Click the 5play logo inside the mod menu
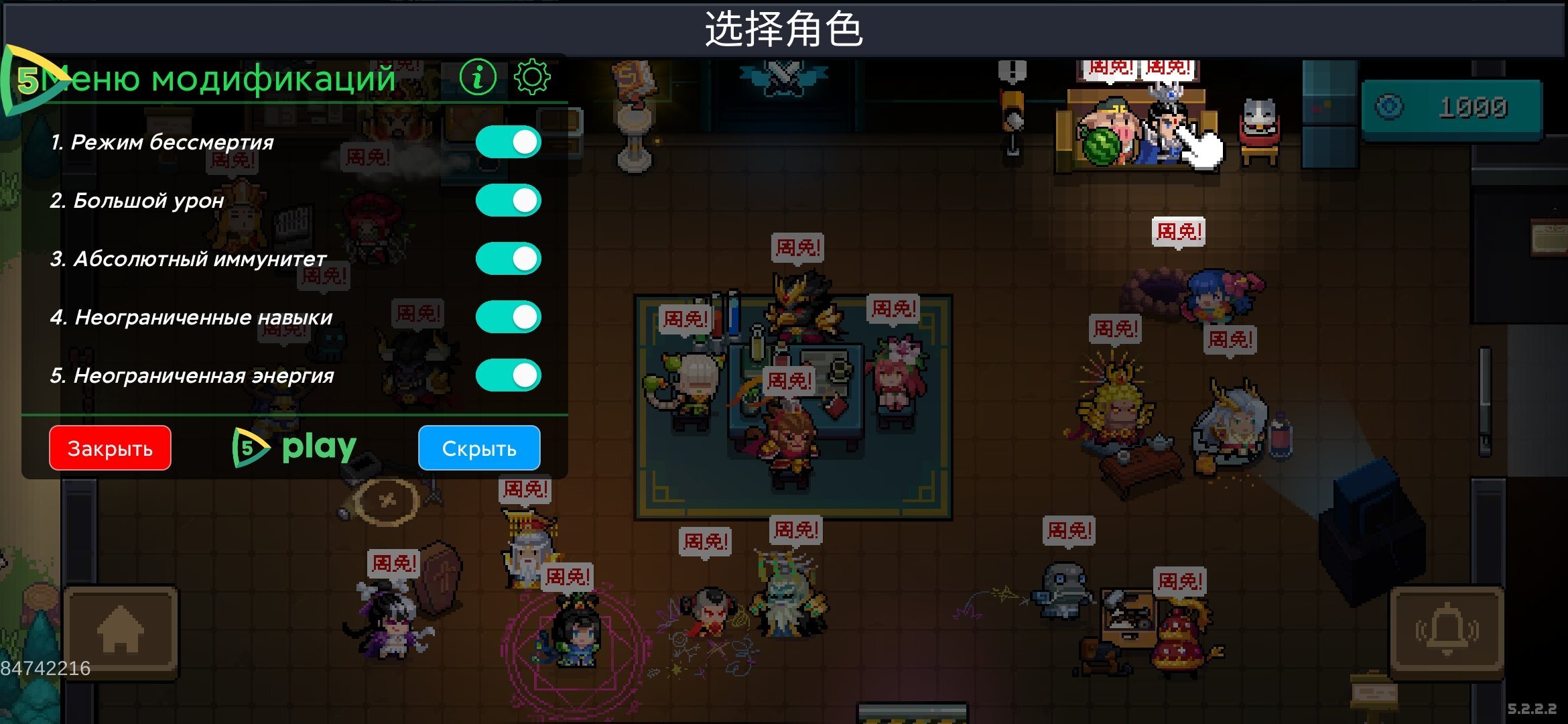1568x724 pixels. coord(295,448)
